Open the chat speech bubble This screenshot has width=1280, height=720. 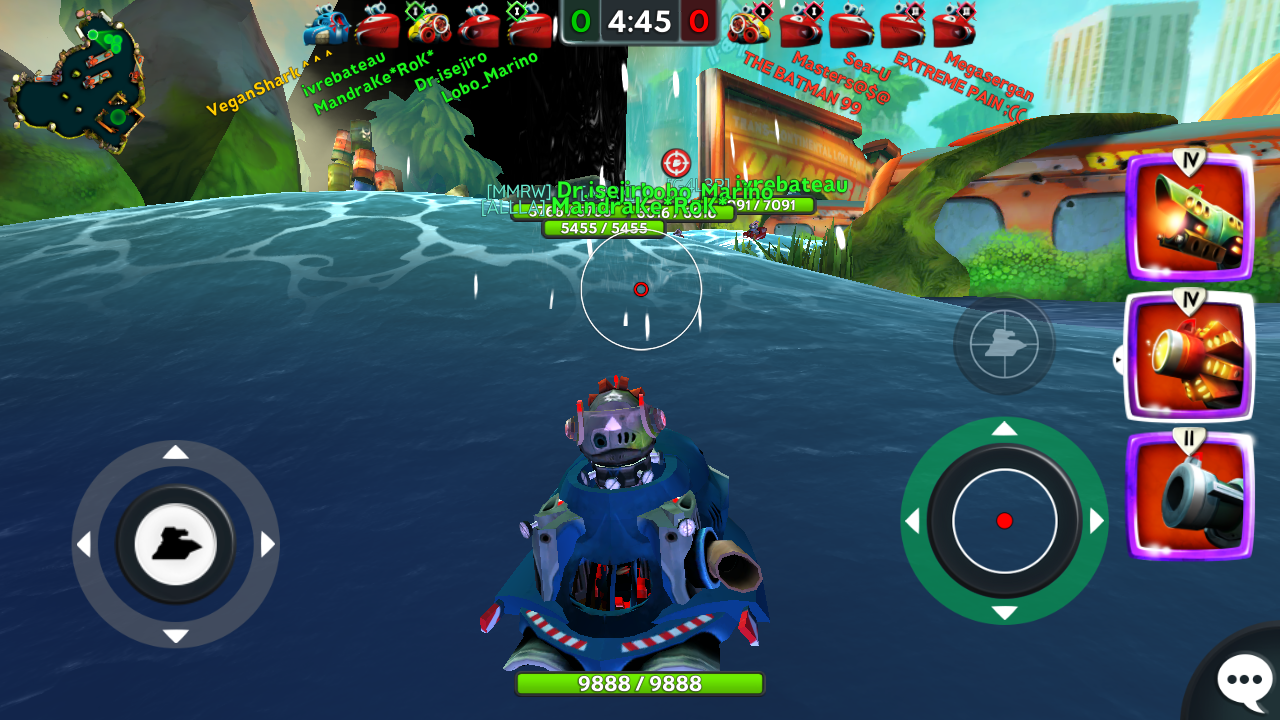coord(1243,680)
